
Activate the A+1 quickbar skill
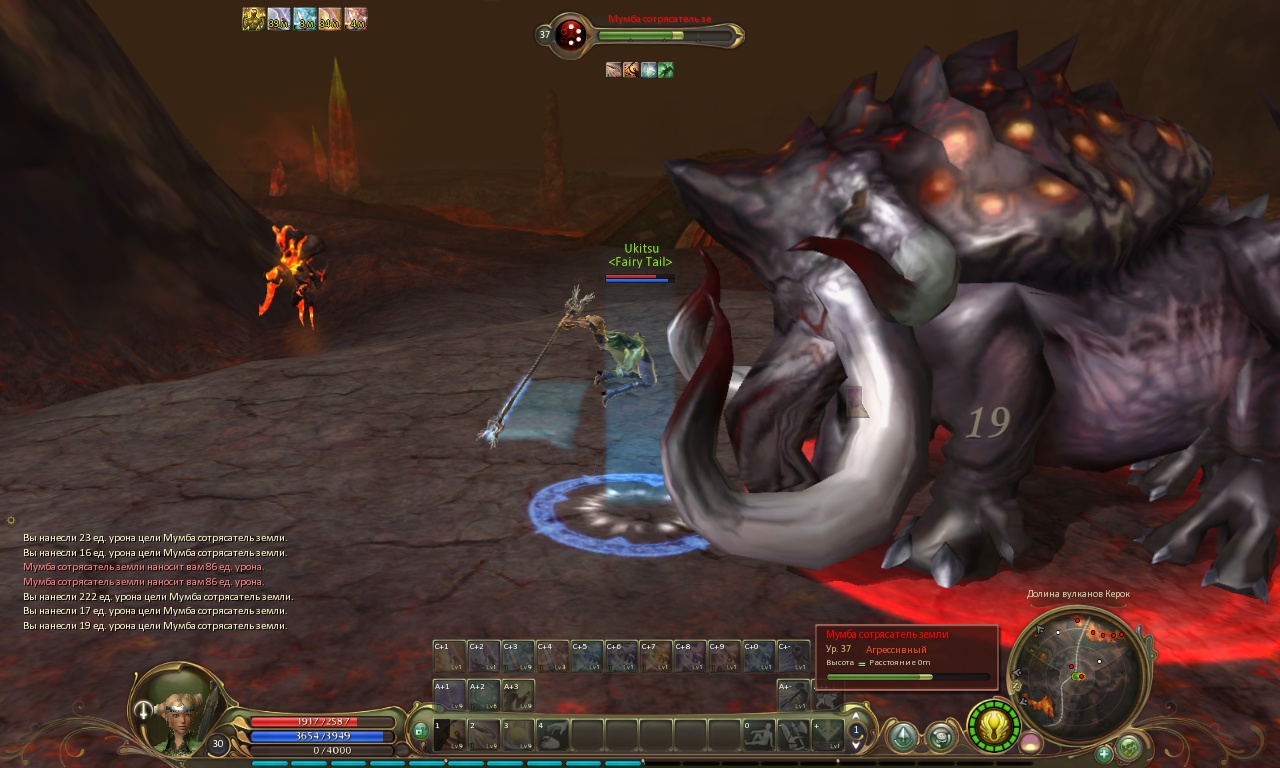click(x=450, y=695)
